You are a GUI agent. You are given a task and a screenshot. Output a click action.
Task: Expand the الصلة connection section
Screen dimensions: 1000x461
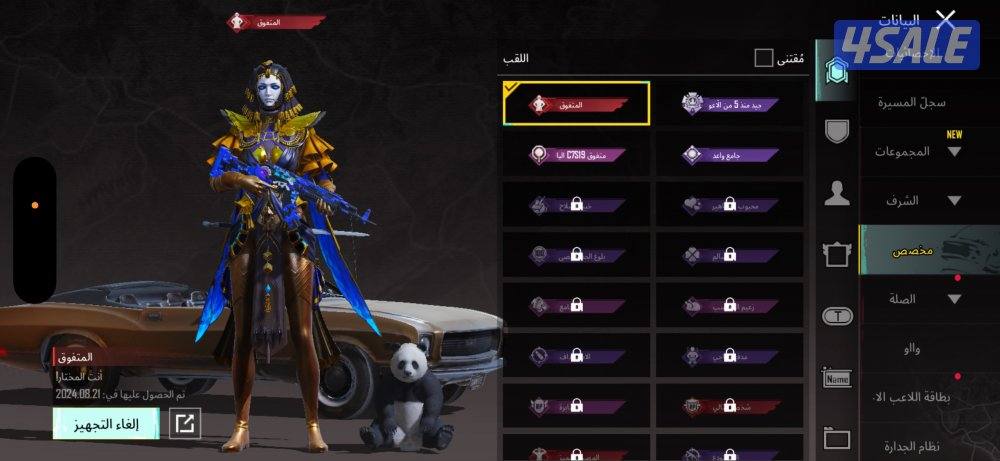(x=918, y=298)
